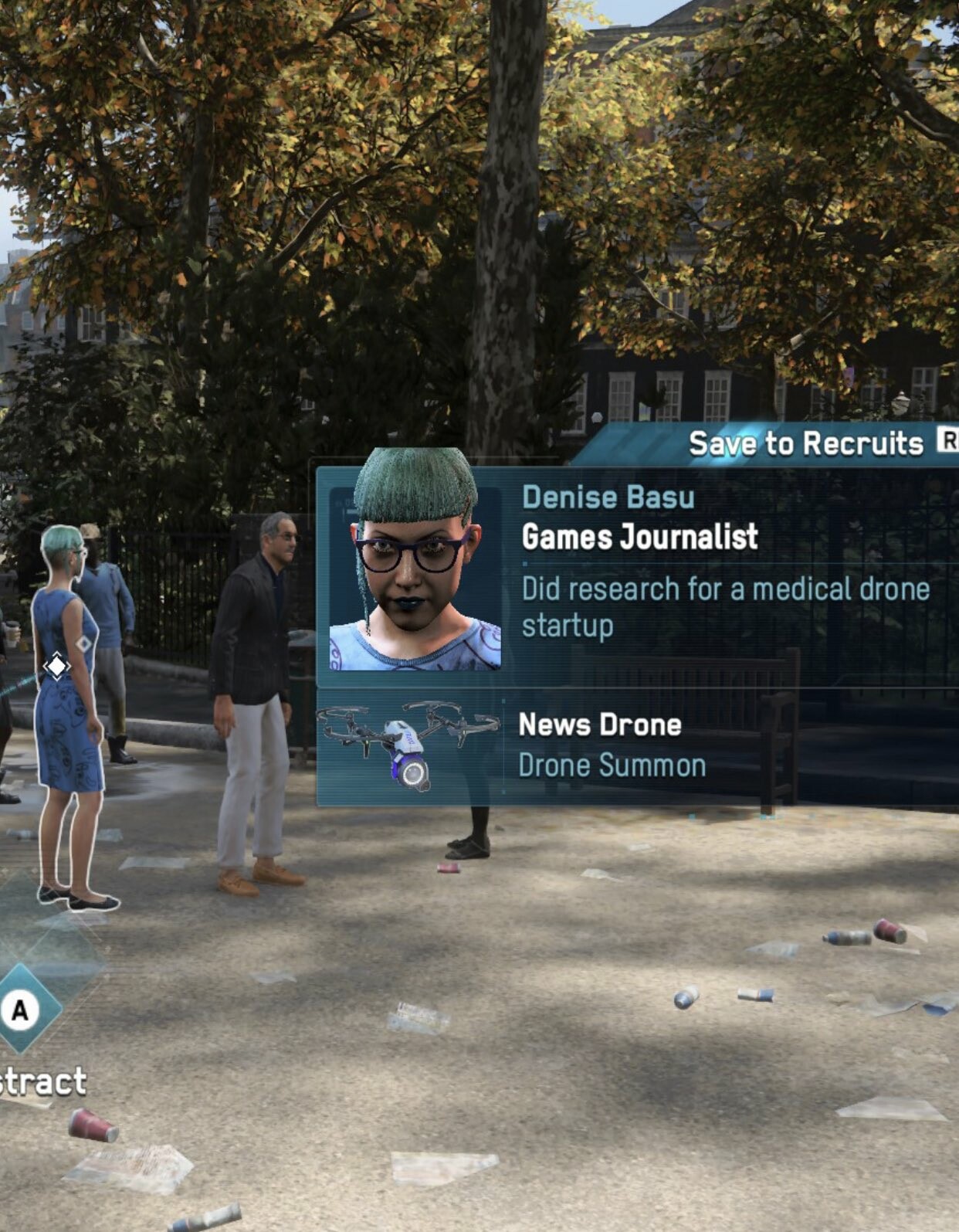Choose the News Drone perk row

[636, 746]
